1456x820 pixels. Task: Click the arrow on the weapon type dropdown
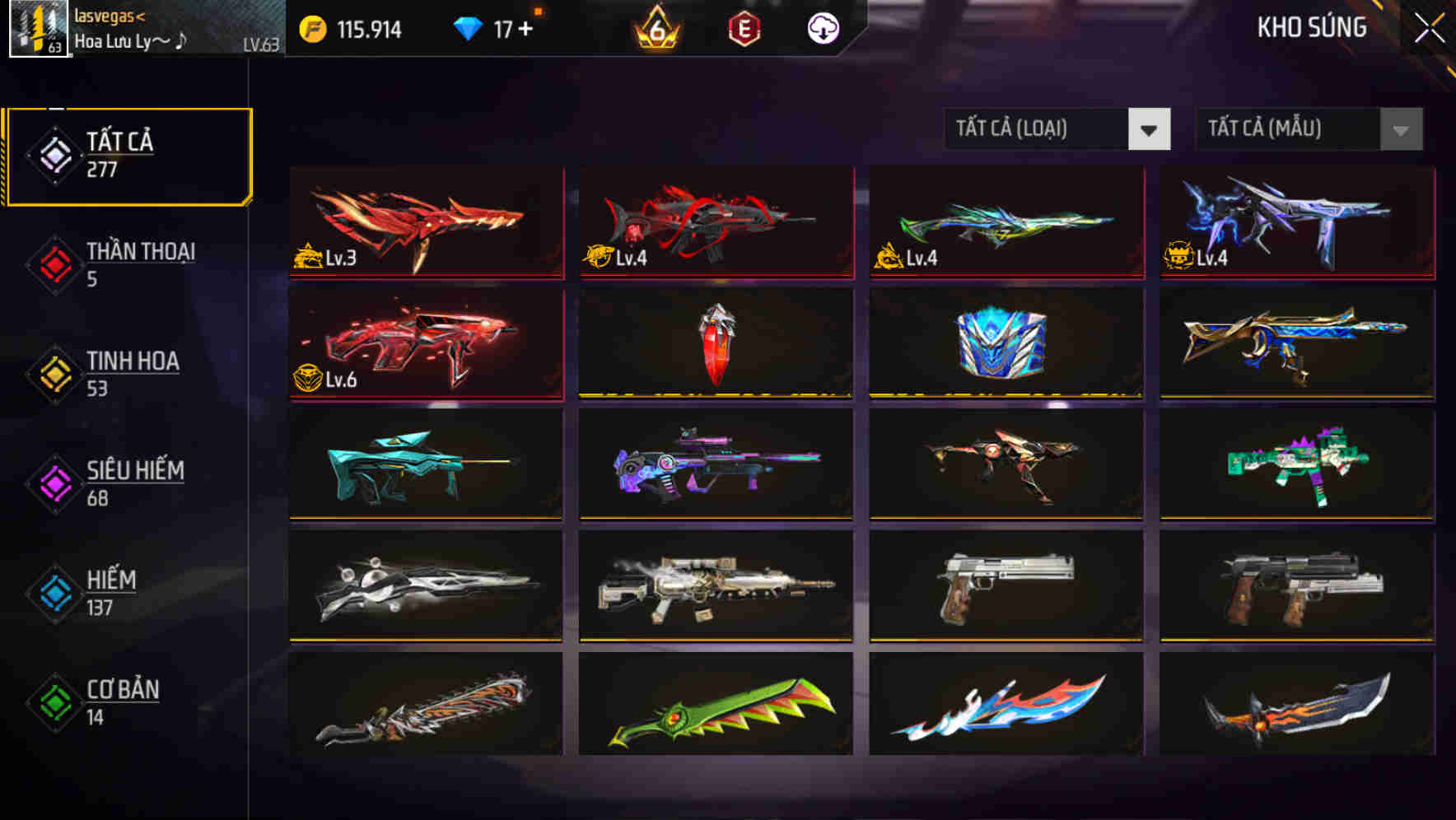point(1150,129)
